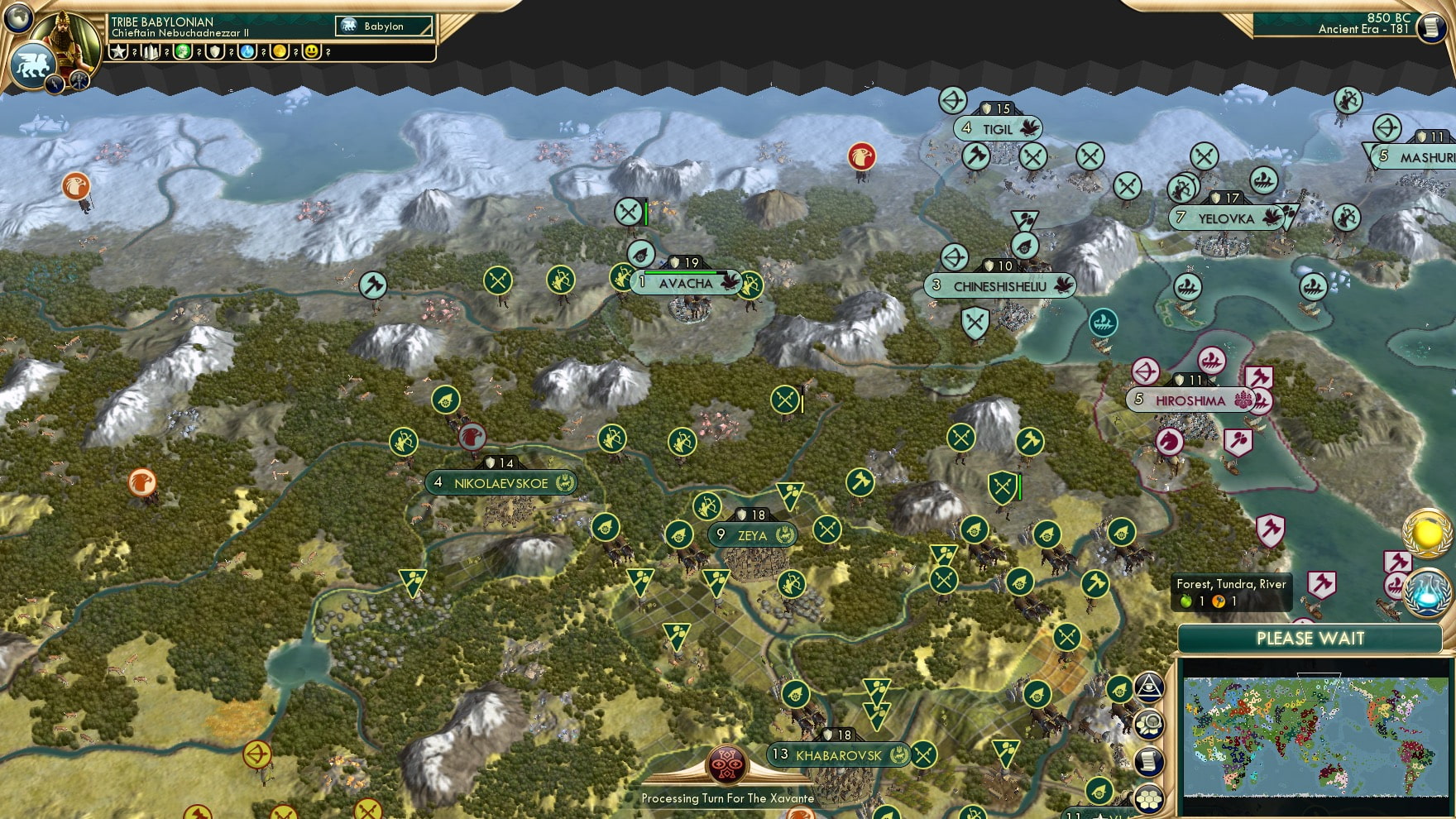1456x819 pixels.
Task: Open the Khabarovsk city banner
Action: coord(836,754)
